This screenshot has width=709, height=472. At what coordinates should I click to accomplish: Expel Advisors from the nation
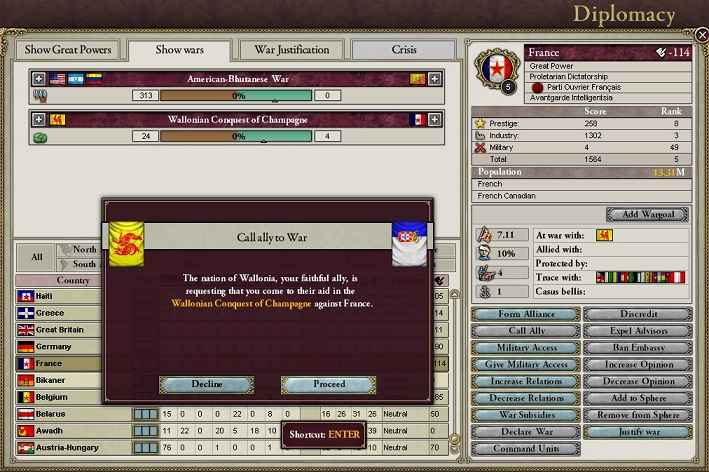(x=638, y=331)
